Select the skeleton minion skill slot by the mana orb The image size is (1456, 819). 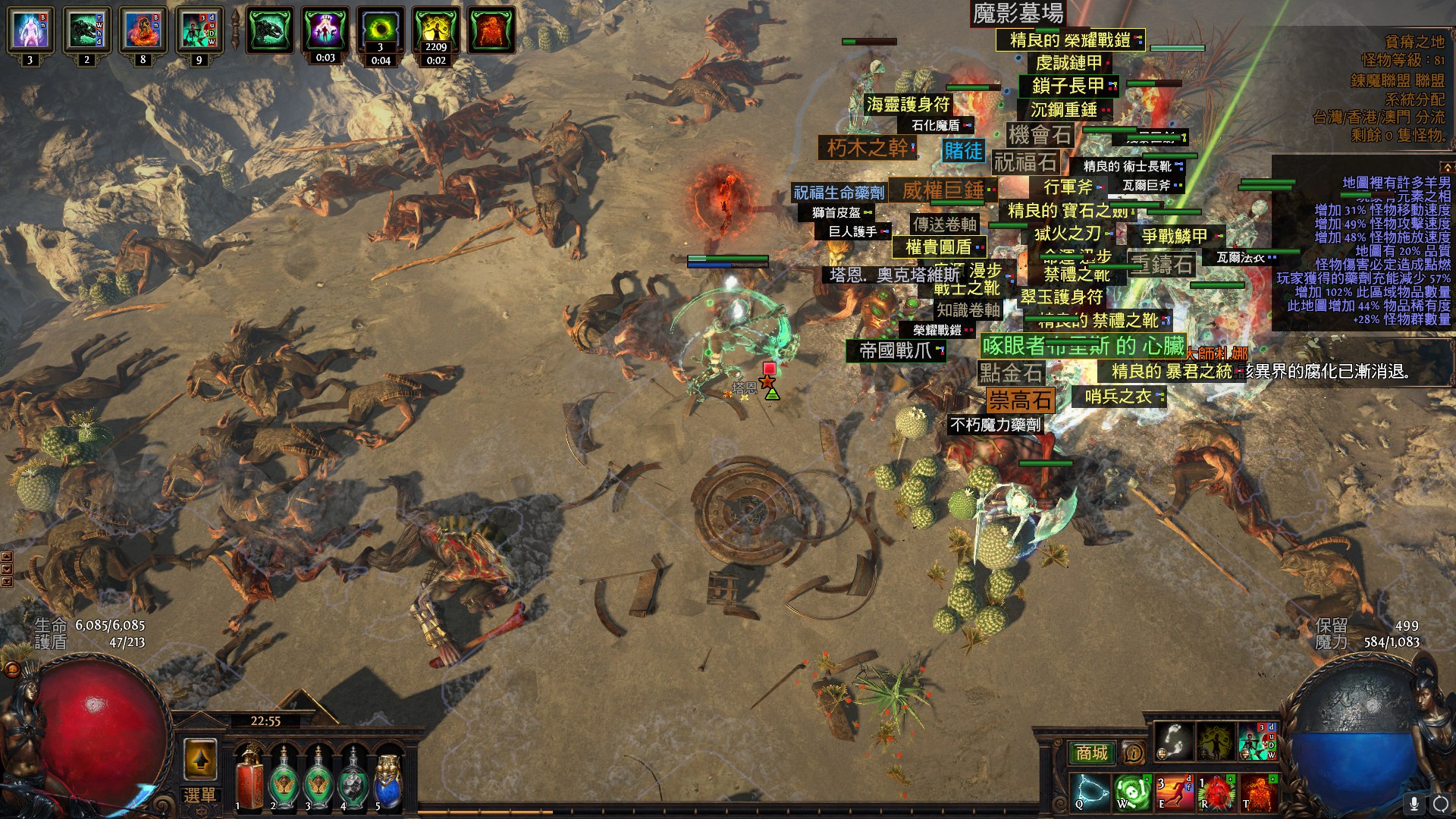point(1257,742)
